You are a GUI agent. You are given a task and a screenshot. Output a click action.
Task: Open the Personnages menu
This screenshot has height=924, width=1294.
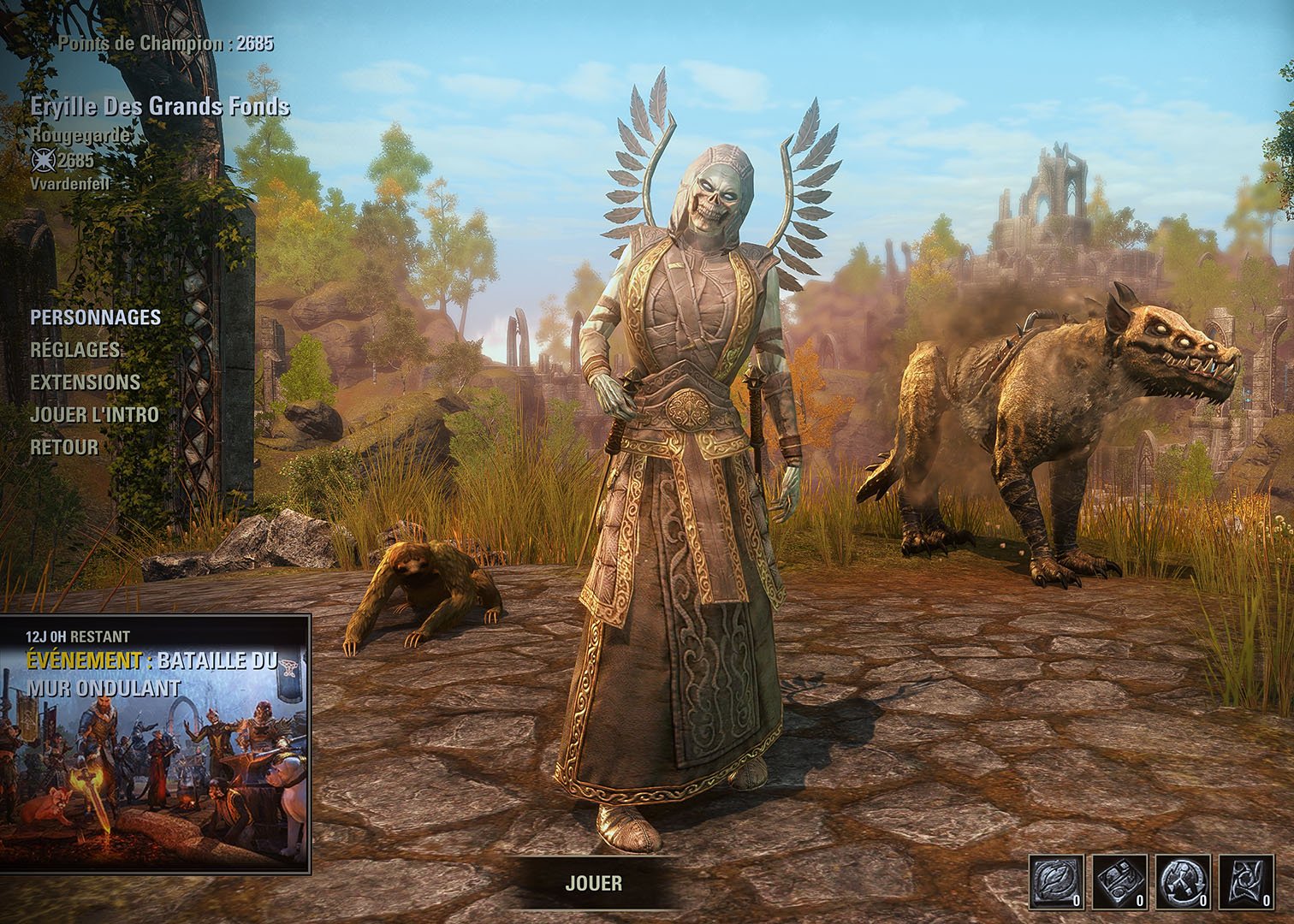[95, 317]
